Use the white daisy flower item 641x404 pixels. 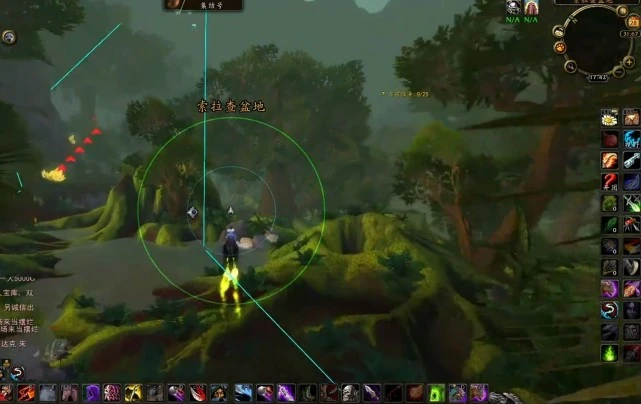[609, 118]
